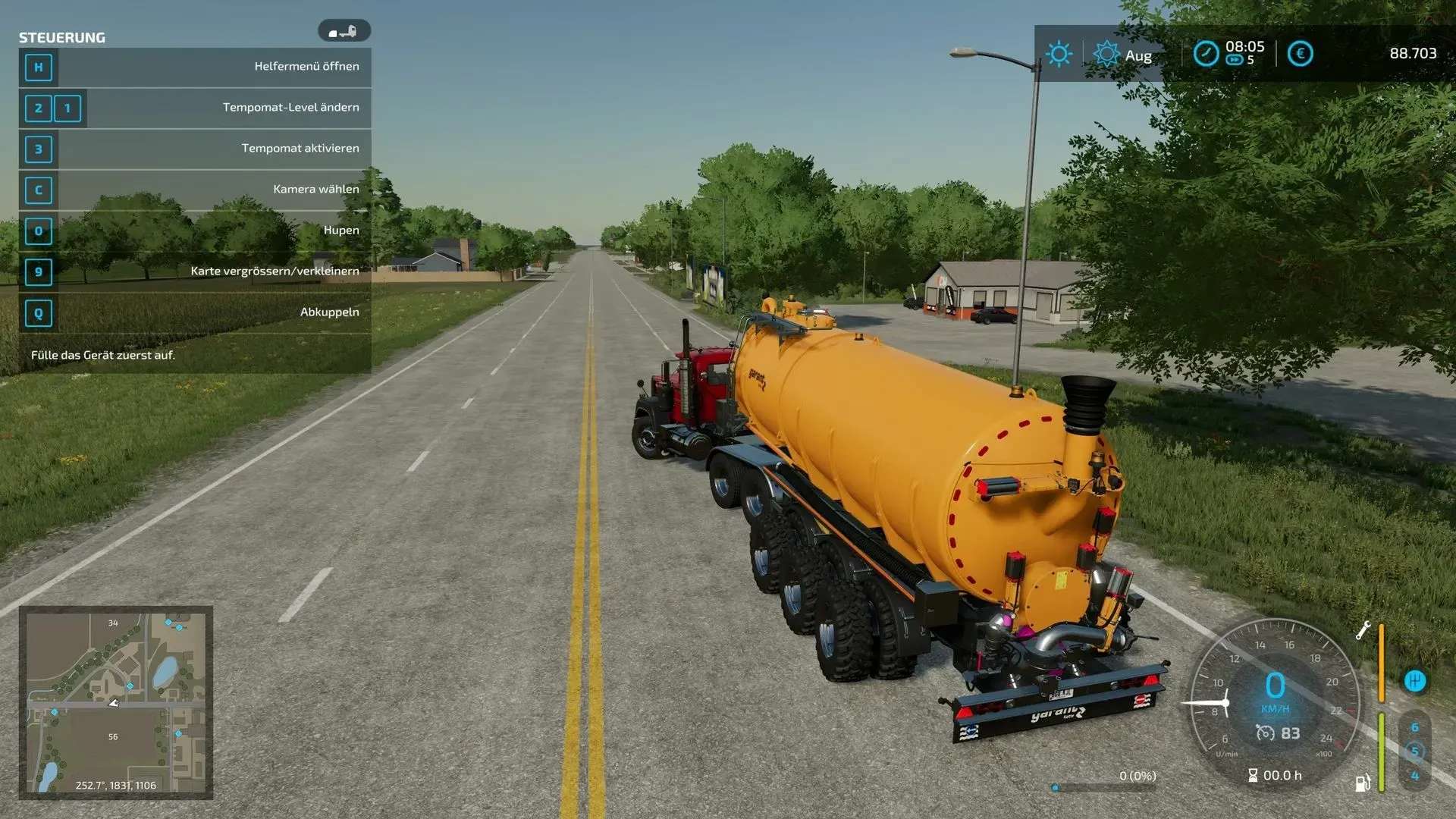Click the blue gearshift icon
1456x819 pixels.
click(x=1414, y=681)
